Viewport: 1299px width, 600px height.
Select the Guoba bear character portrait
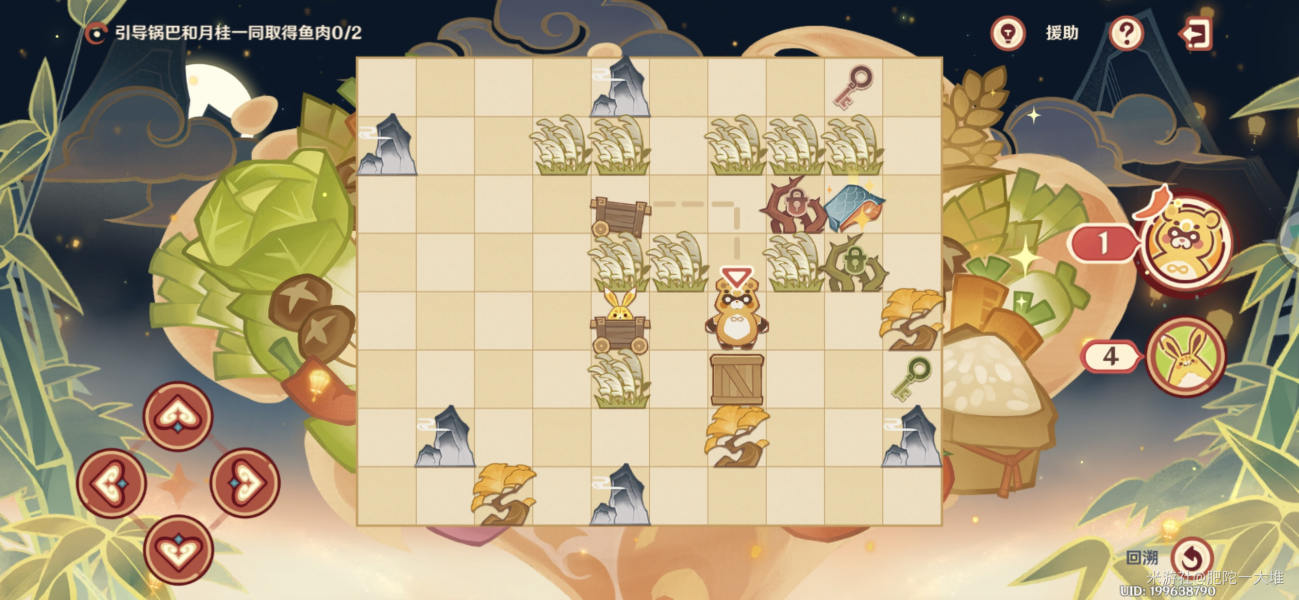(x=1186, y=241)
